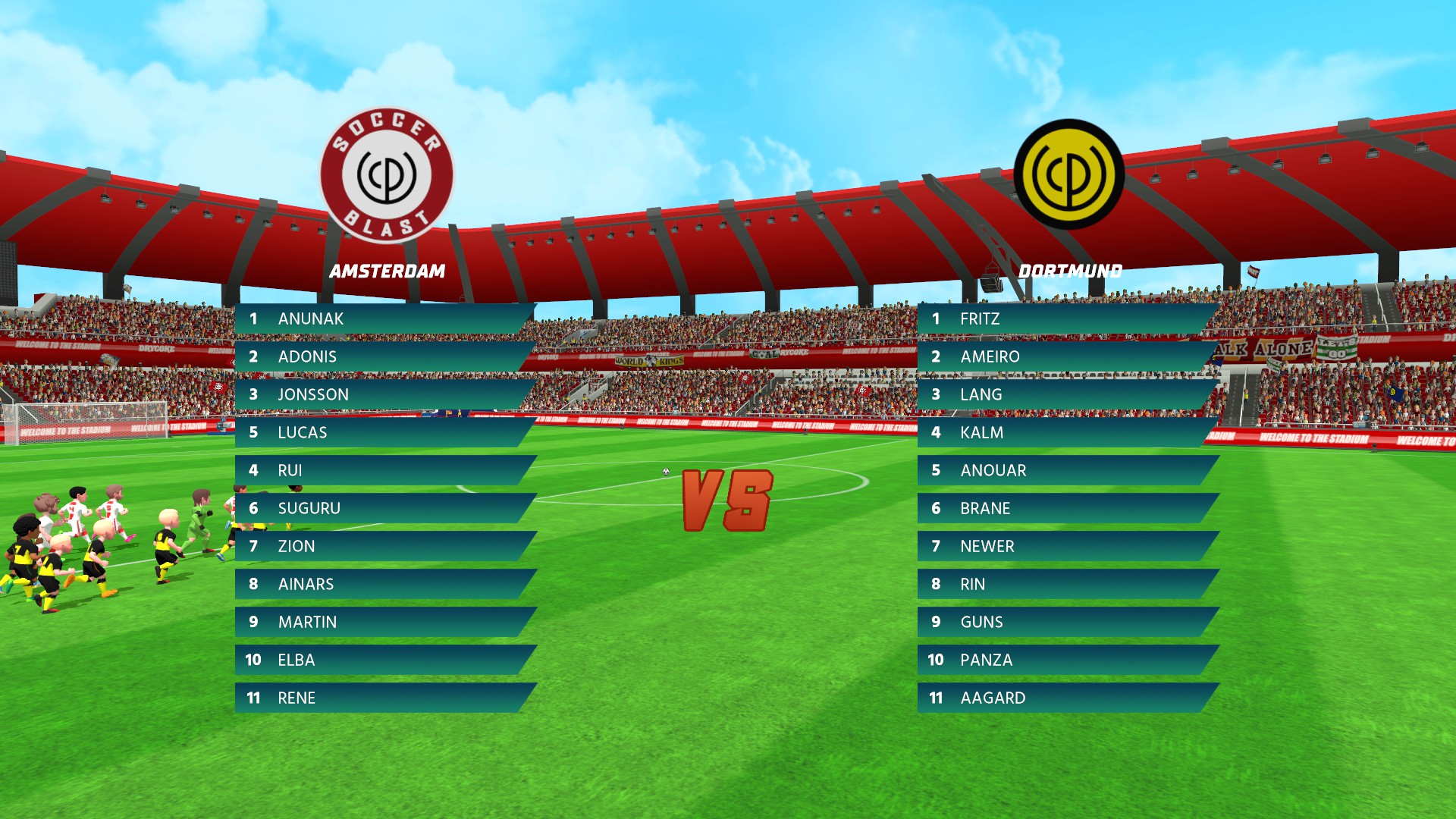Click the Kalm player row
This screenshot has height=819, width=1456.
[x=1065, y=432]
